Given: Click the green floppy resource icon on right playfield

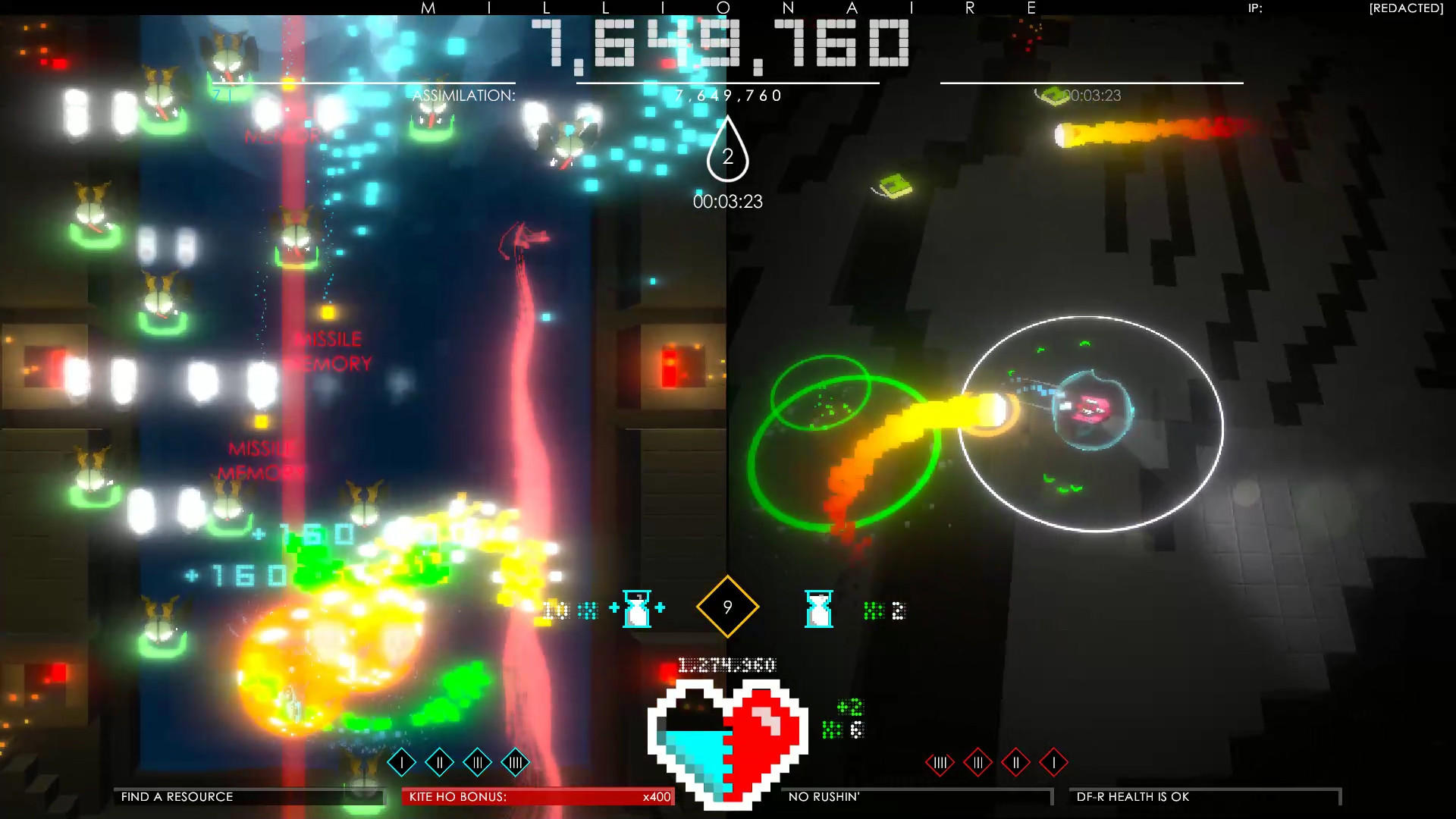Looking at the screenshot, I should click(895, 184).
